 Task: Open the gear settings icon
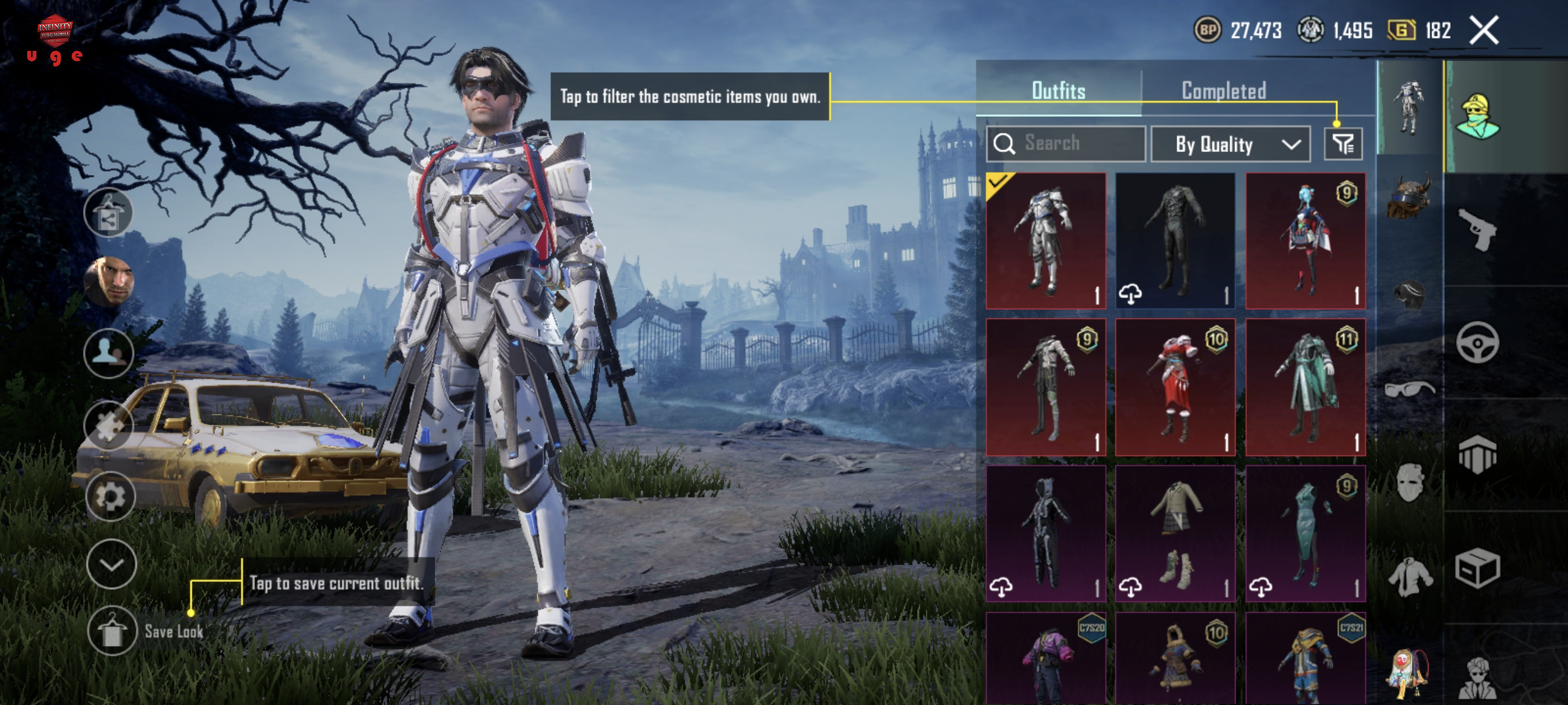coord(110,496)
